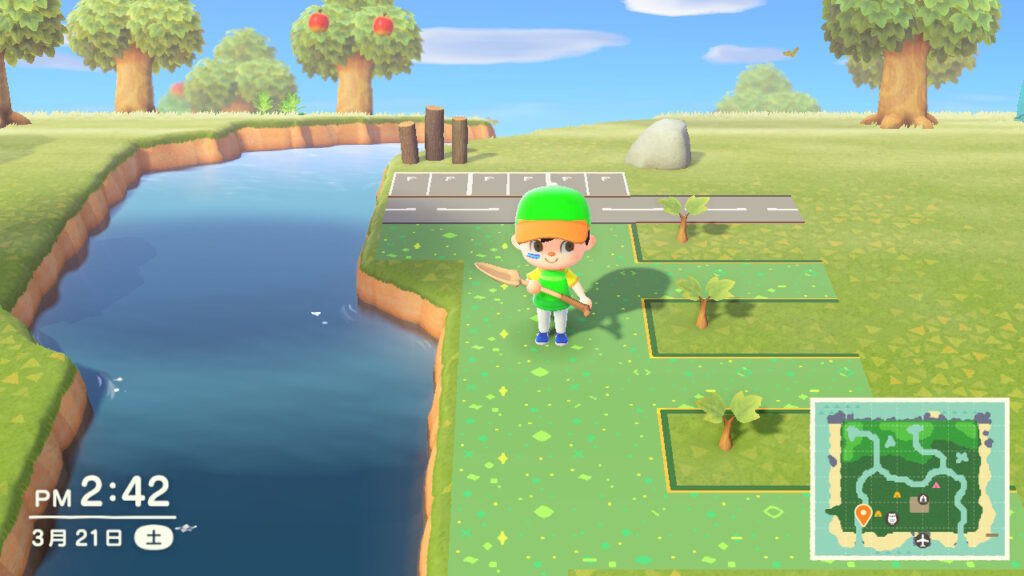Select the airplane airport marker on minimap
This screenshot has height=576, width=1024.
tap(921, 540)
